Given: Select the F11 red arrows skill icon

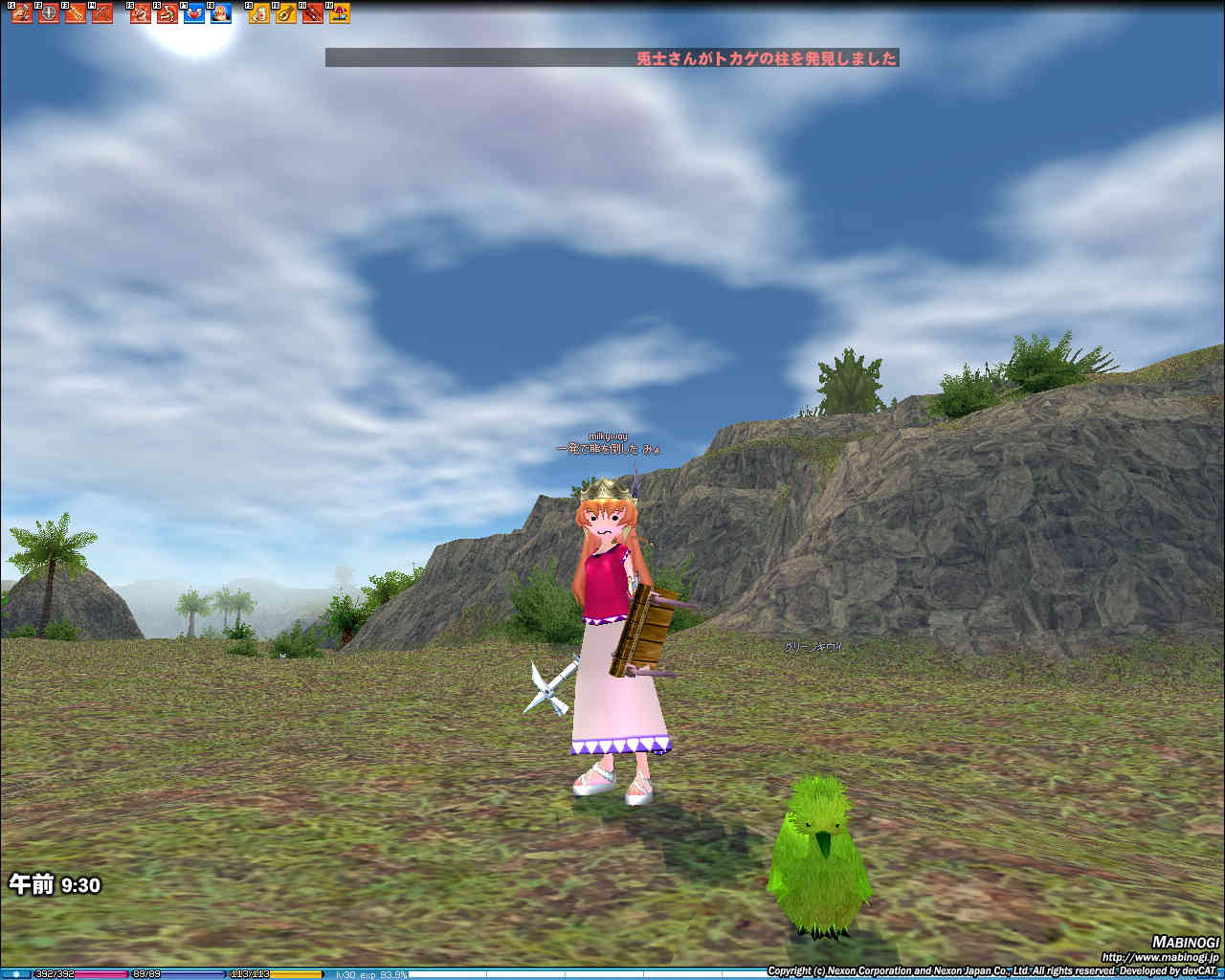Looking at the screenshot, I should coord(313,13).
